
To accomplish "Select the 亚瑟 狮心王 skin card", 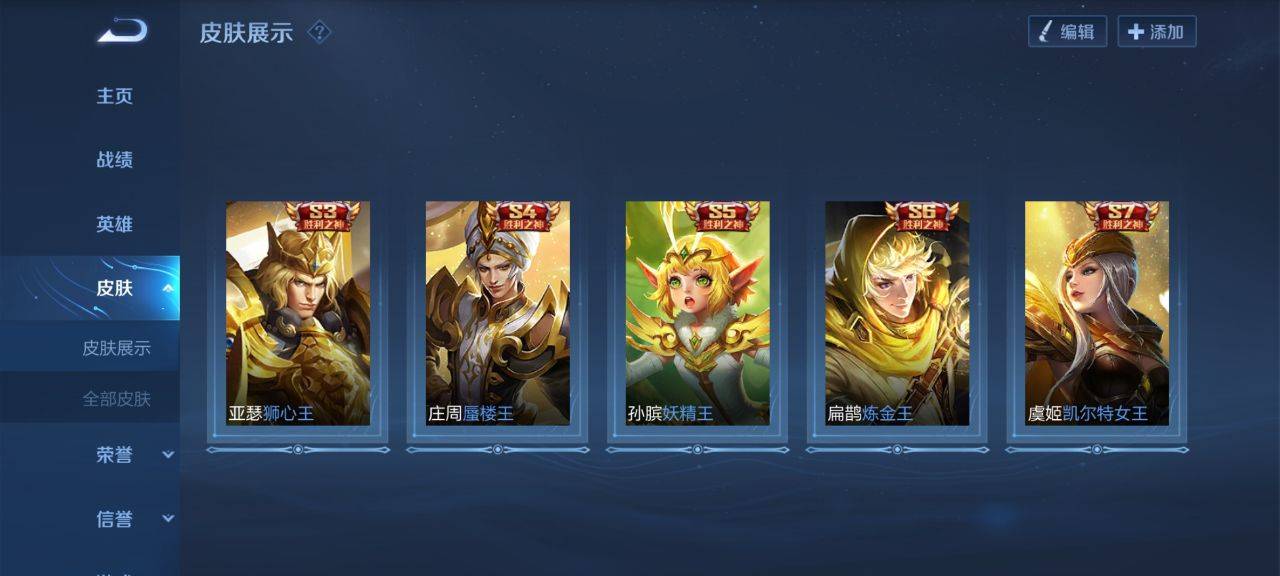I will [x=298, y=314].
